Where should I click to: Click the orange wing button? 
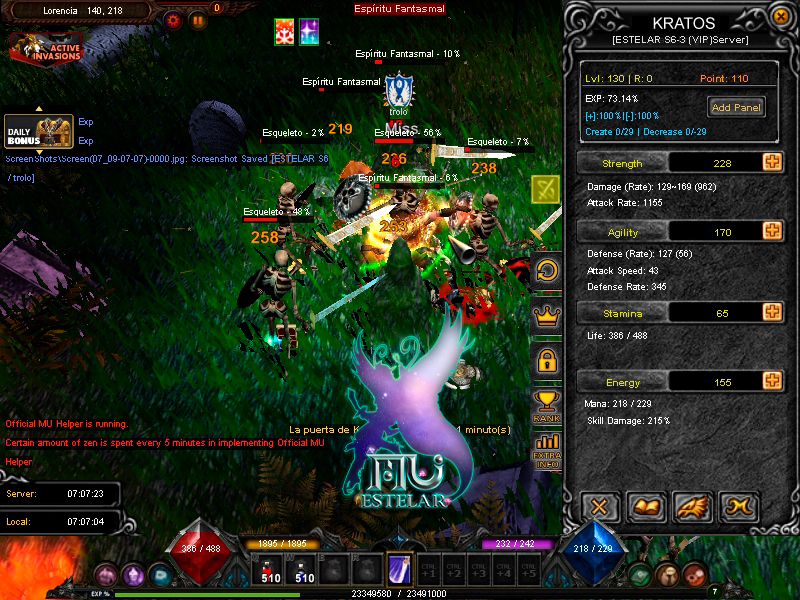click(693, 507)
